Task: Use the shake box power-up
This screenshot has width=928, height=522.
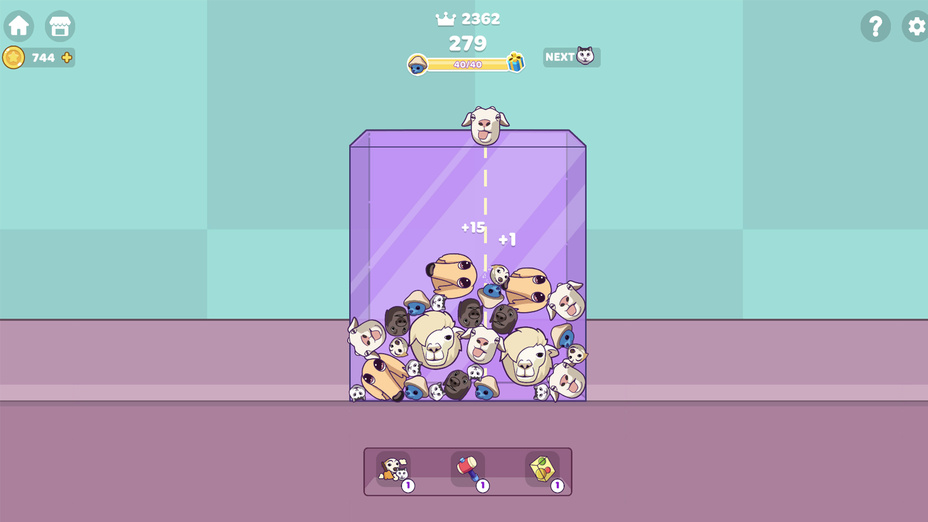Action: 543,469
